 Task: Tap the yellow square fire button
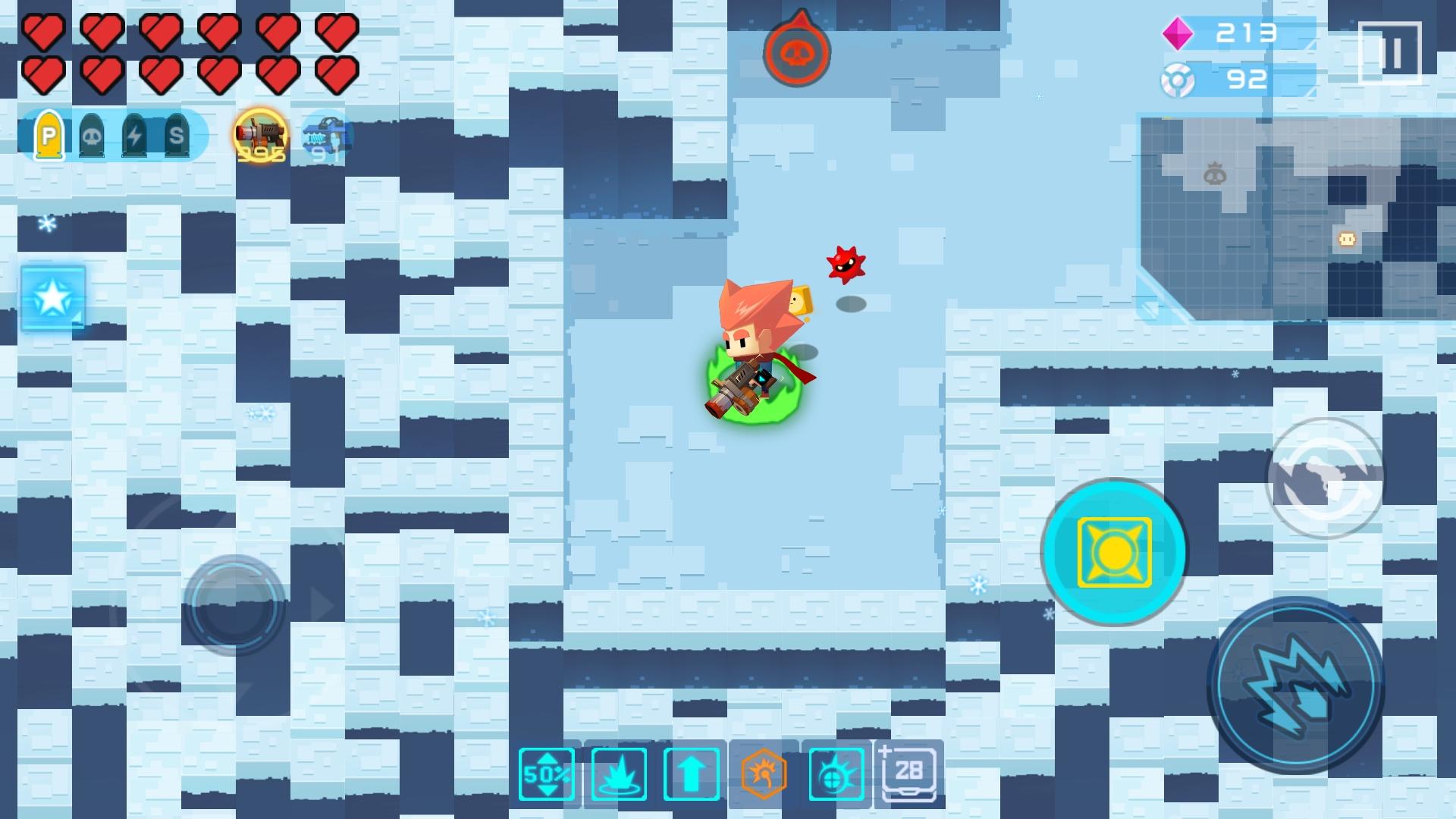click(x=1115, y=552)
